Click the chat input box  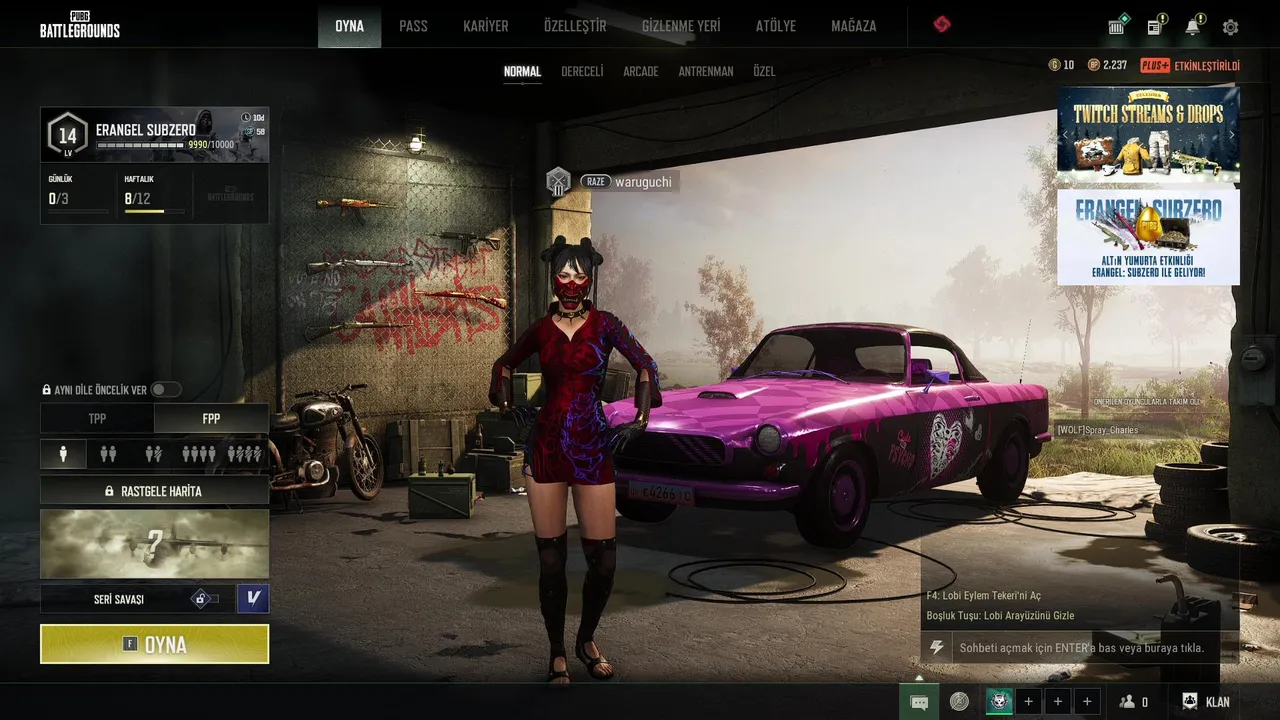tap(1080, 648)
